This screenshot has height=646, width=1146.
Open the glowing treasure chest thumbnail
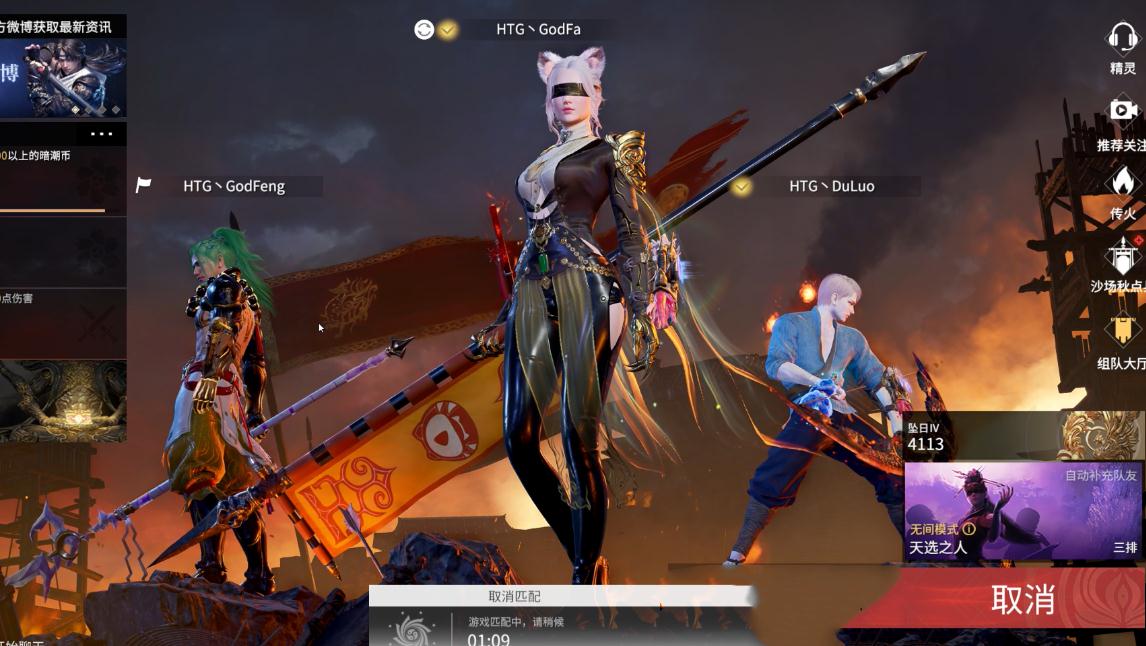[62, 401]
